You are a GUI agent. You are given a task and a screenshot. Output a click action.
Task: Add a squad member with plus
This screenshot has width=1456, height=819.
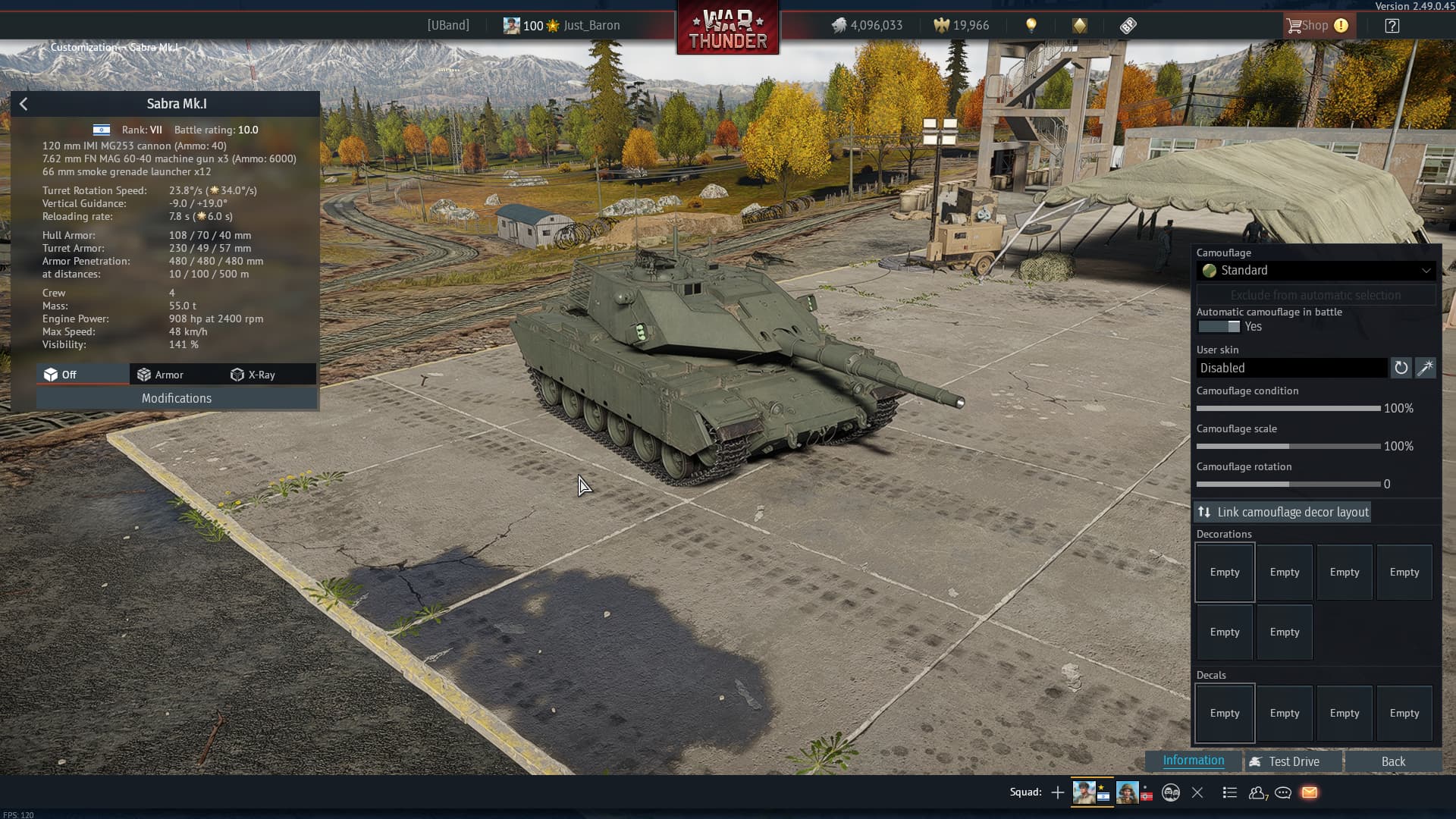[x=1057, y=792]
